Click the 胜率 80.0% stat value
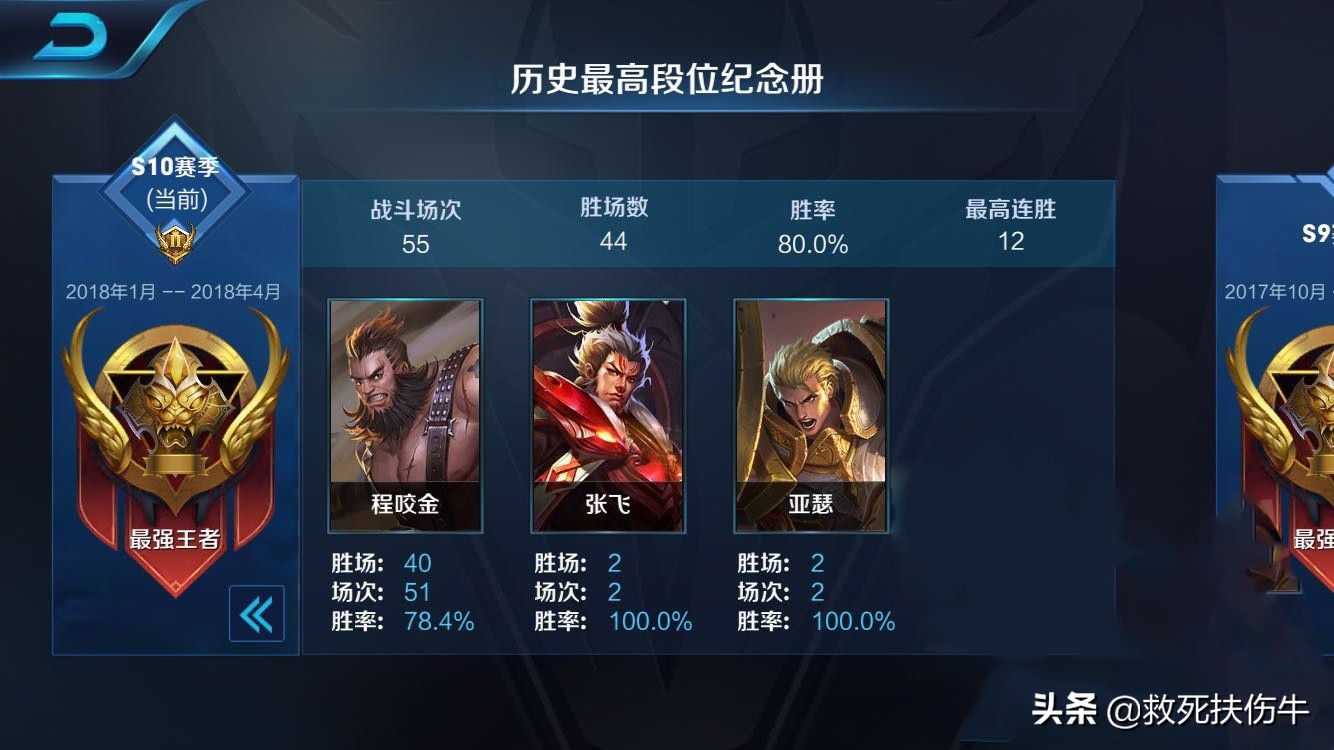The width and height of the screenshot is (1334, 750). pos(814,242)
